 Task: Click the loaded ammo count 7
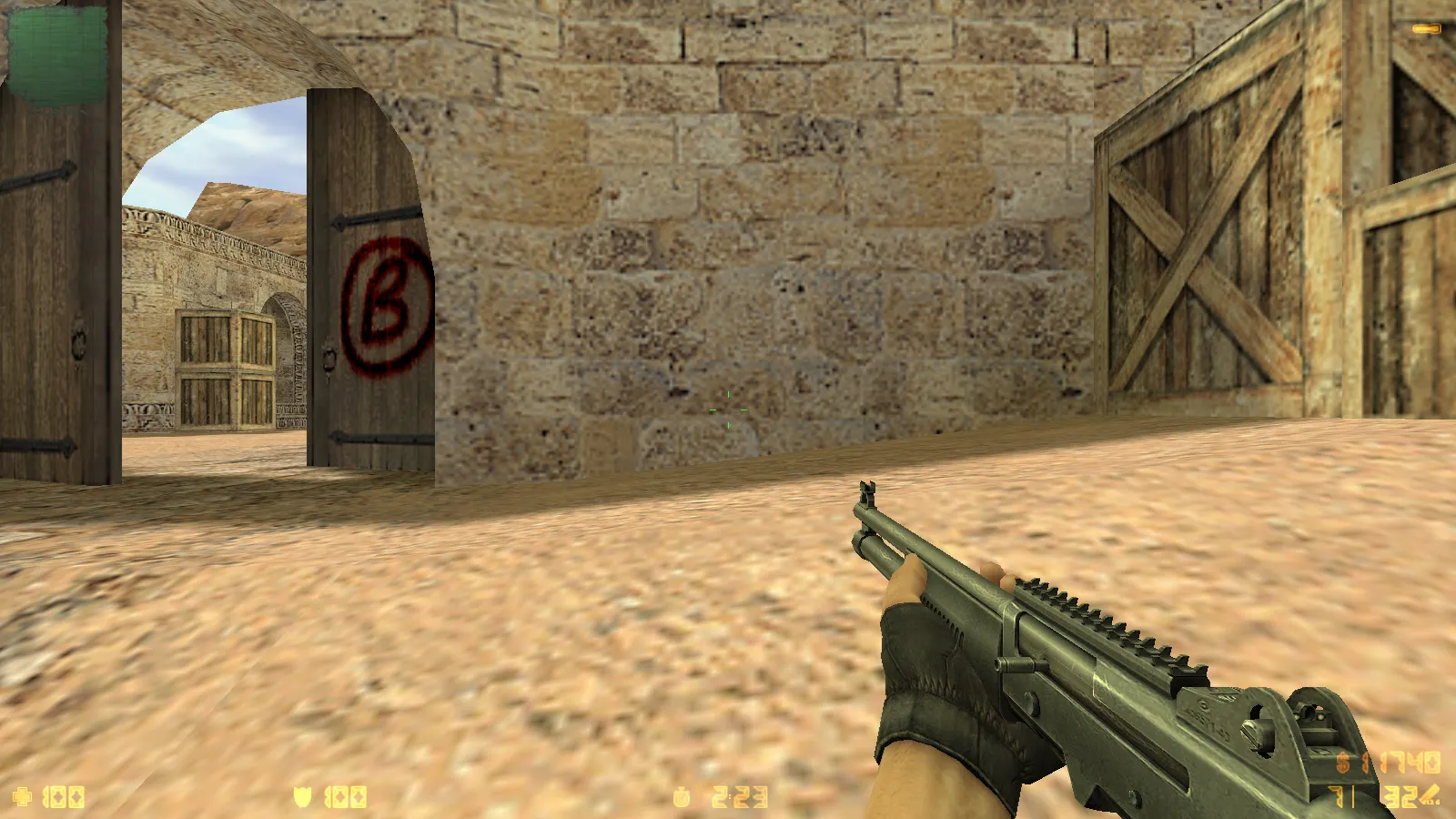tap(1334, 796)
